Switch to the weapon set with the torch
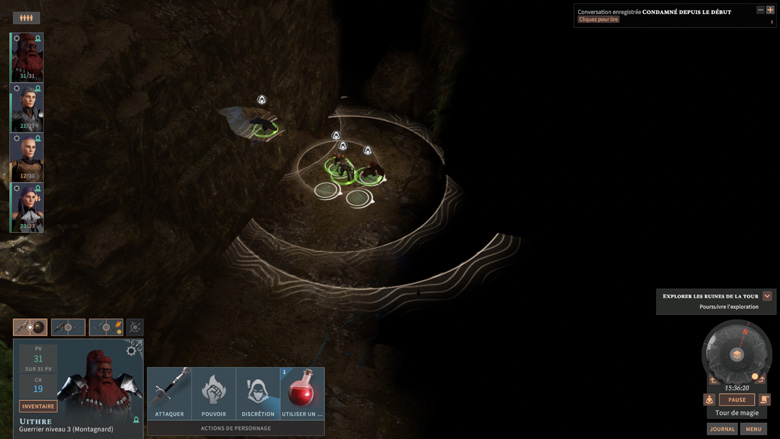The image size is (780, 439). point(106,327)
